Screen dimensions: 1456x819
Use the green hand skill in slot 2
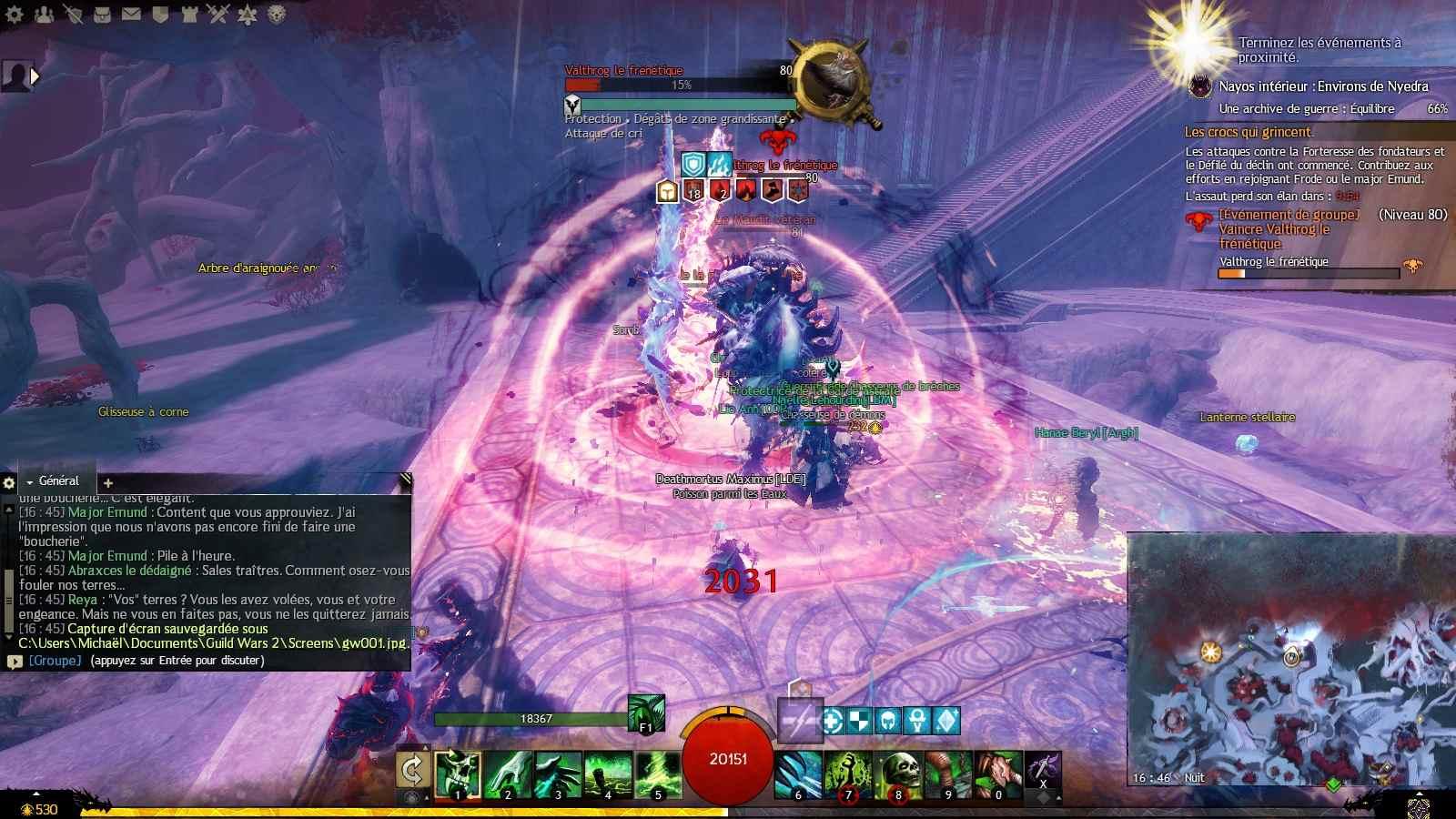click(507, 774)
